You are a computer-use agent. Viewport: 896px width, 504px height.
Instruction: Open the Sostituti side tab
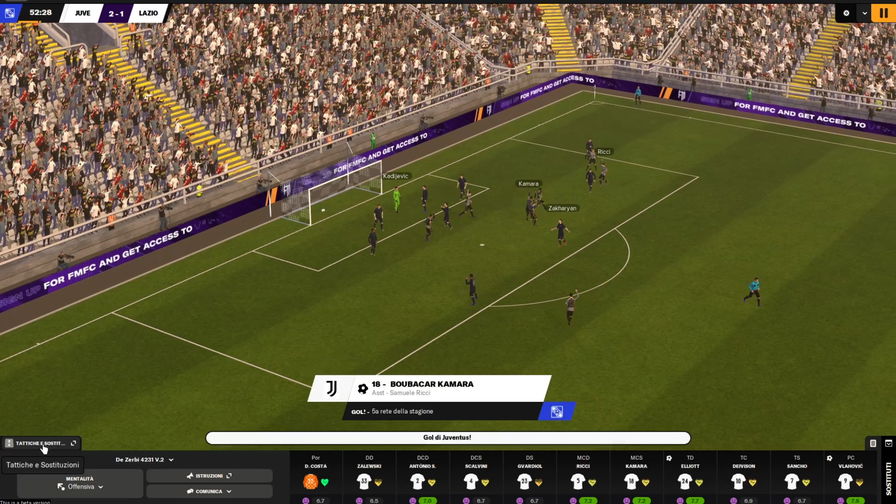pos(887,476)
